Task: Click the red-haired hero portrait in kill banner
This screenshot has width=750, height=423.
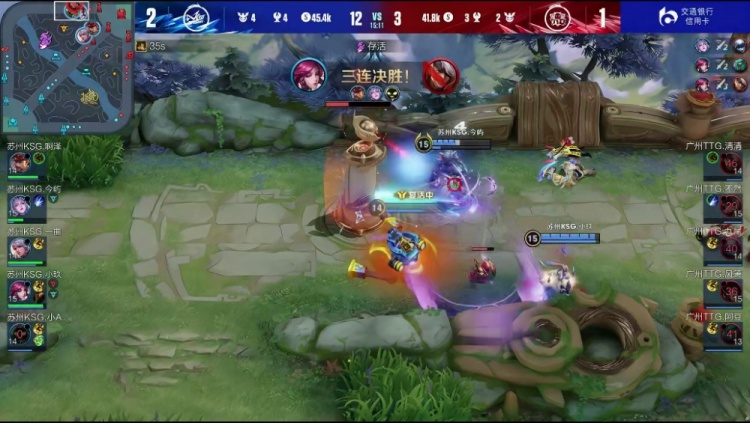Action: tap(309, 75)
